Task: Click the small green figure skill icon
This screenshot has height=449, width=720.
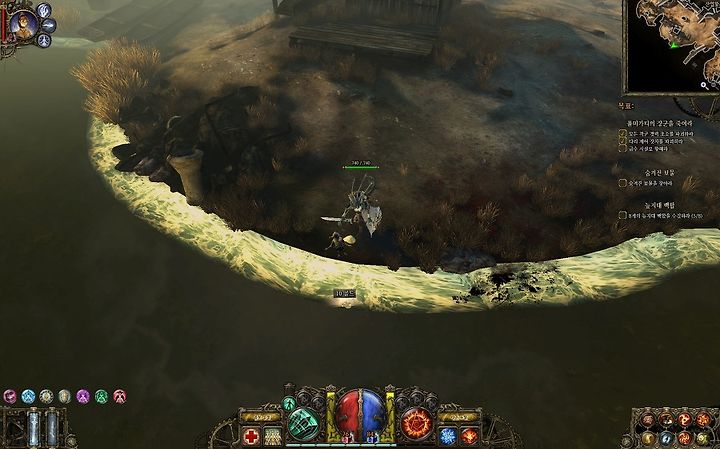Action: coord(289,403)
